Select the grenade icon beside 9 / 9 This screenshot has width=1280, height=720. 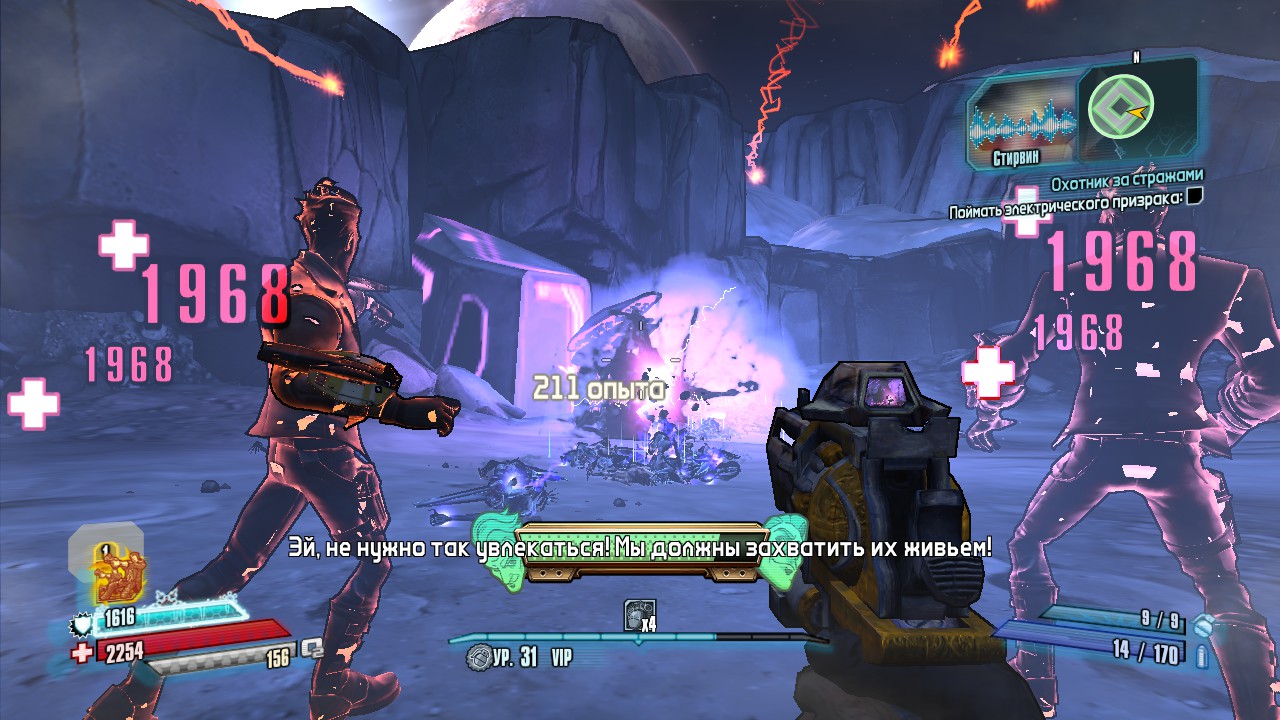pos(1205,625)
